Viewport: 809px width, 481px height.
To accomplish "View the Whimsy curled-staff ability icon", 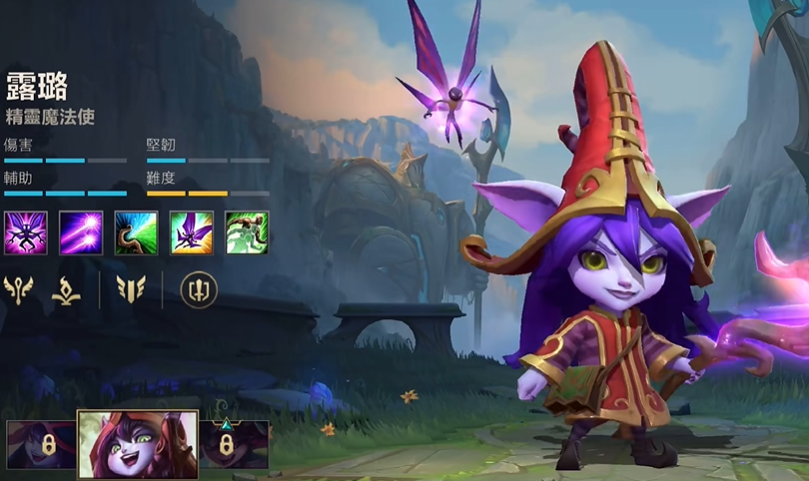I will tap(136, 233).
